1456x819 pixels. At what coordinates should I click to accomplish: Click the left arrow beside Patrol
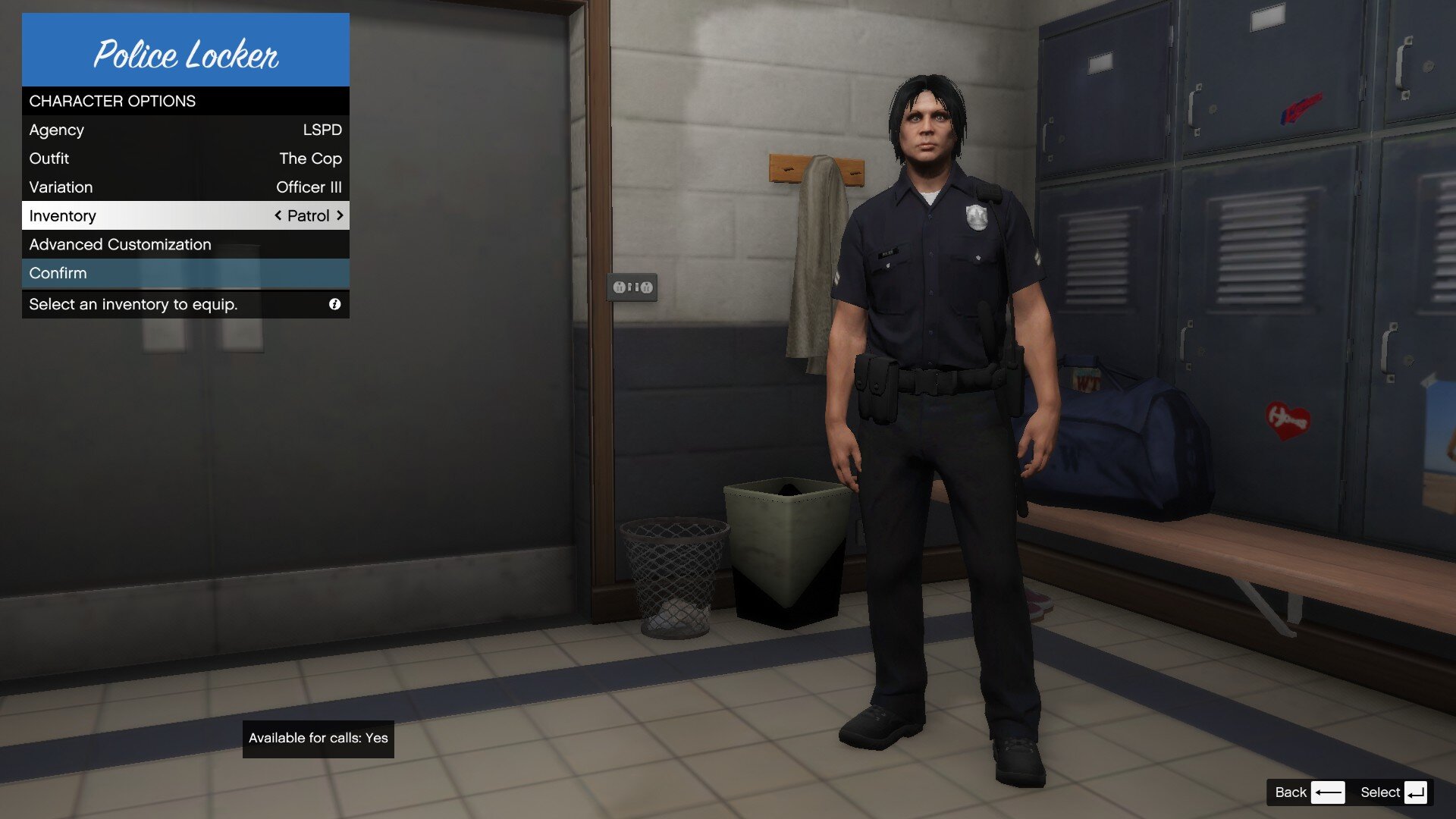(x=278, y=216)
